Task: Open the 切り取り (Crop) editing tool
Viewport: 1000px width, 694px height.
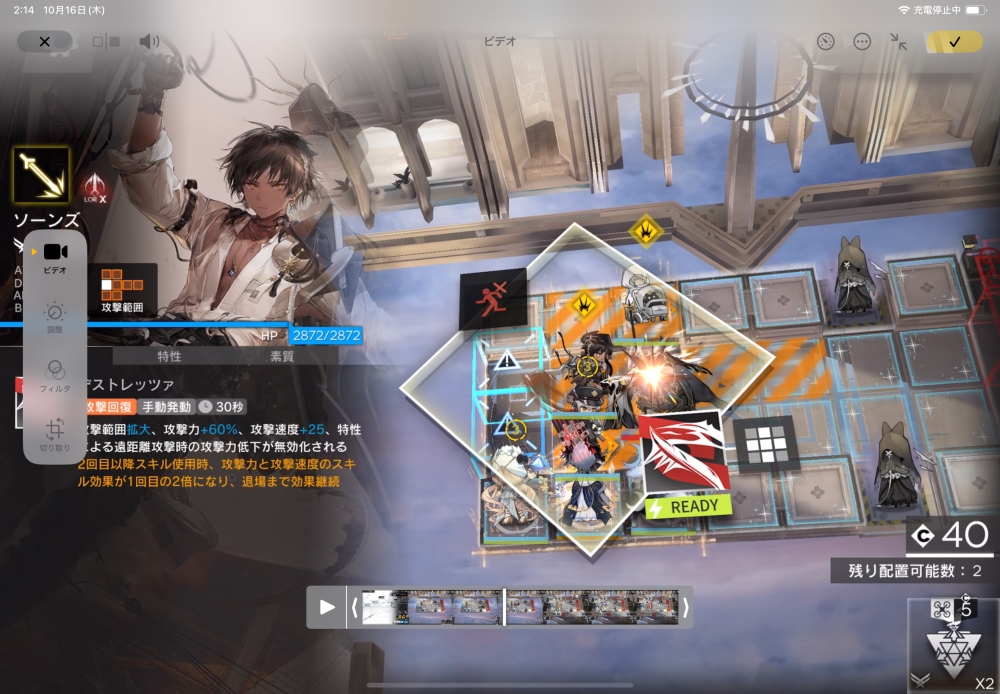Action: [x=55, y=435]
